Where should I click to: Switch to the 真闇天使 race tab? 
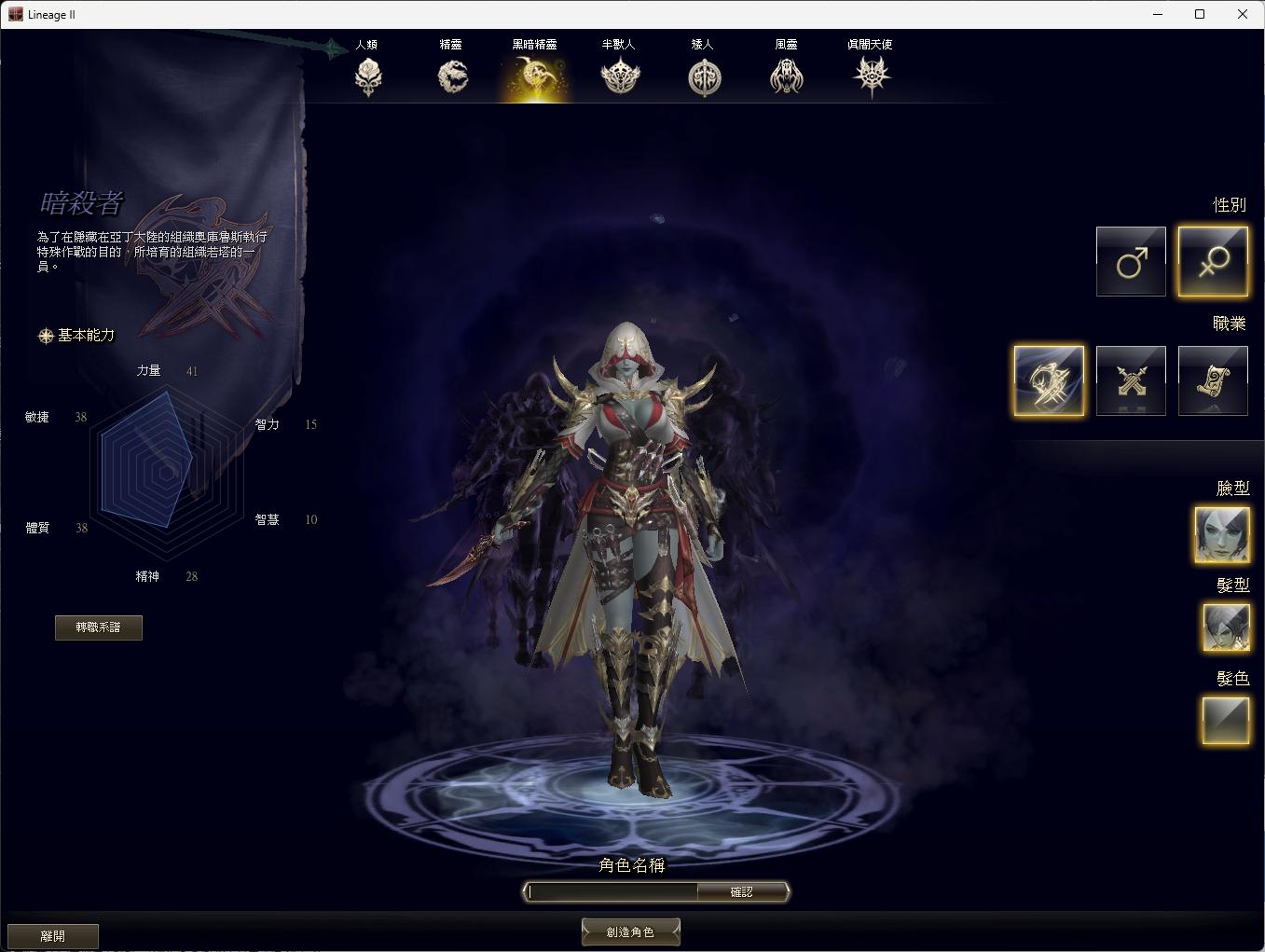pos(872,75)
